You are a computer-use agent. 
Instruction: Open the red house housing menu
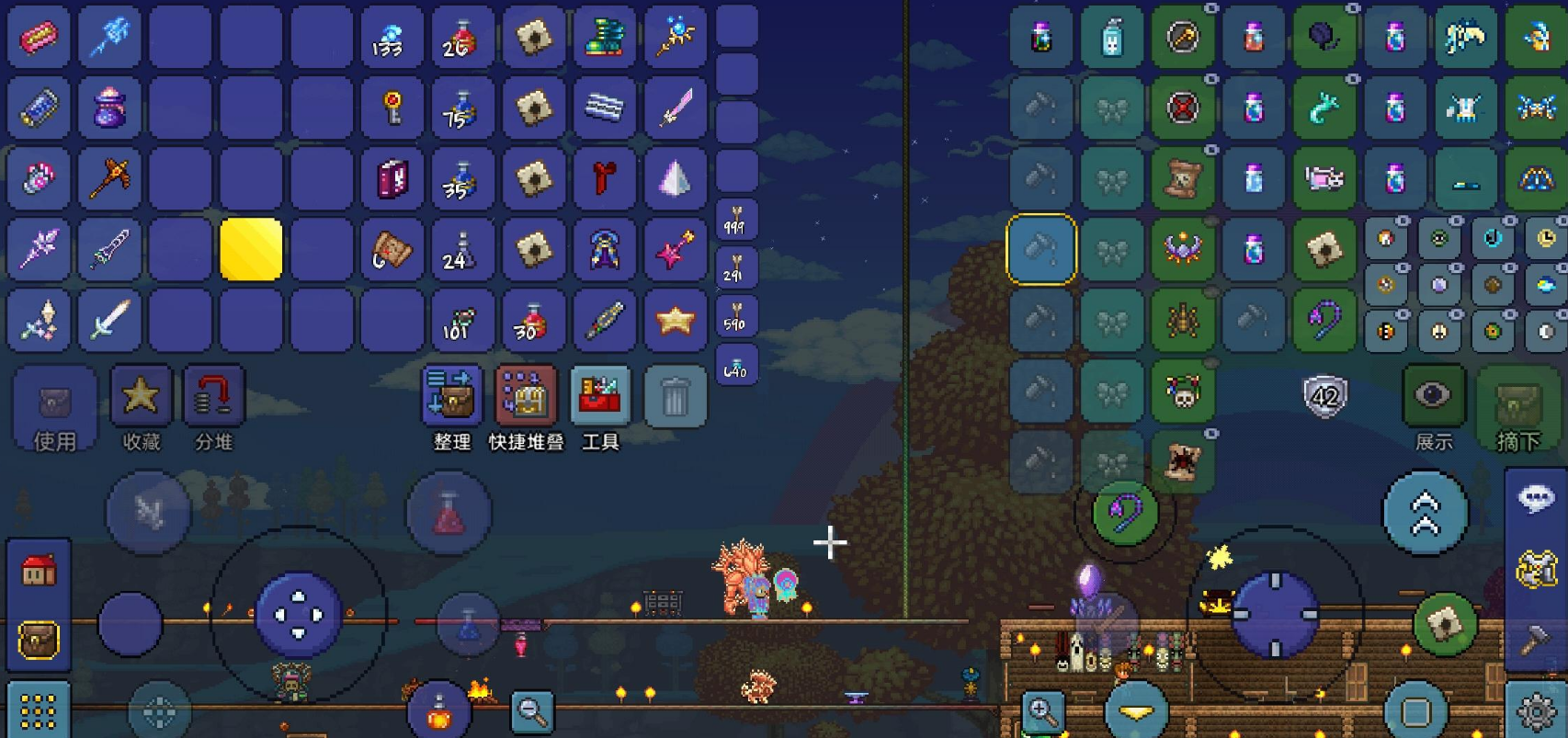click(39, 571)
